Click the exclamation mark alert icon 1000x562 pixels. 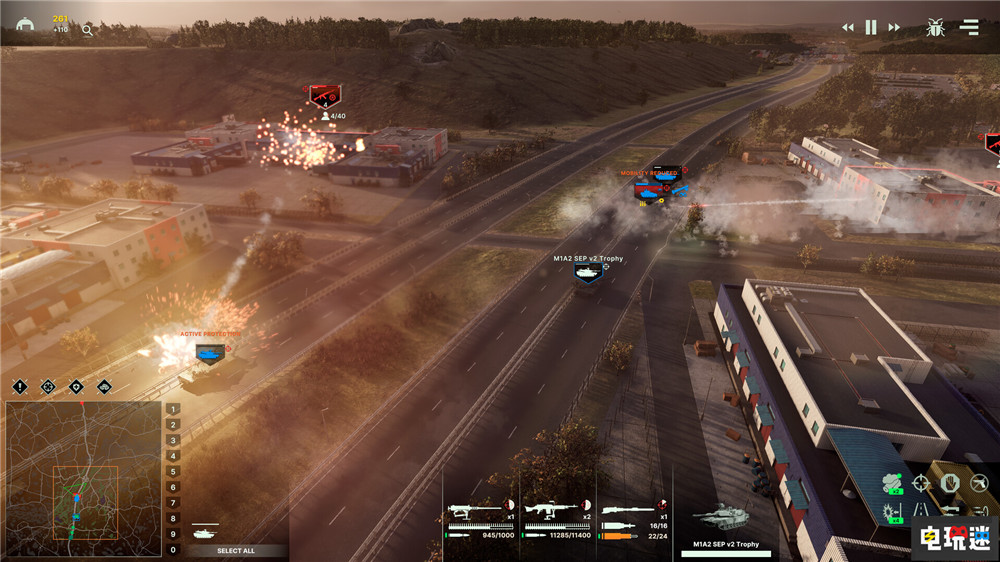19,387
